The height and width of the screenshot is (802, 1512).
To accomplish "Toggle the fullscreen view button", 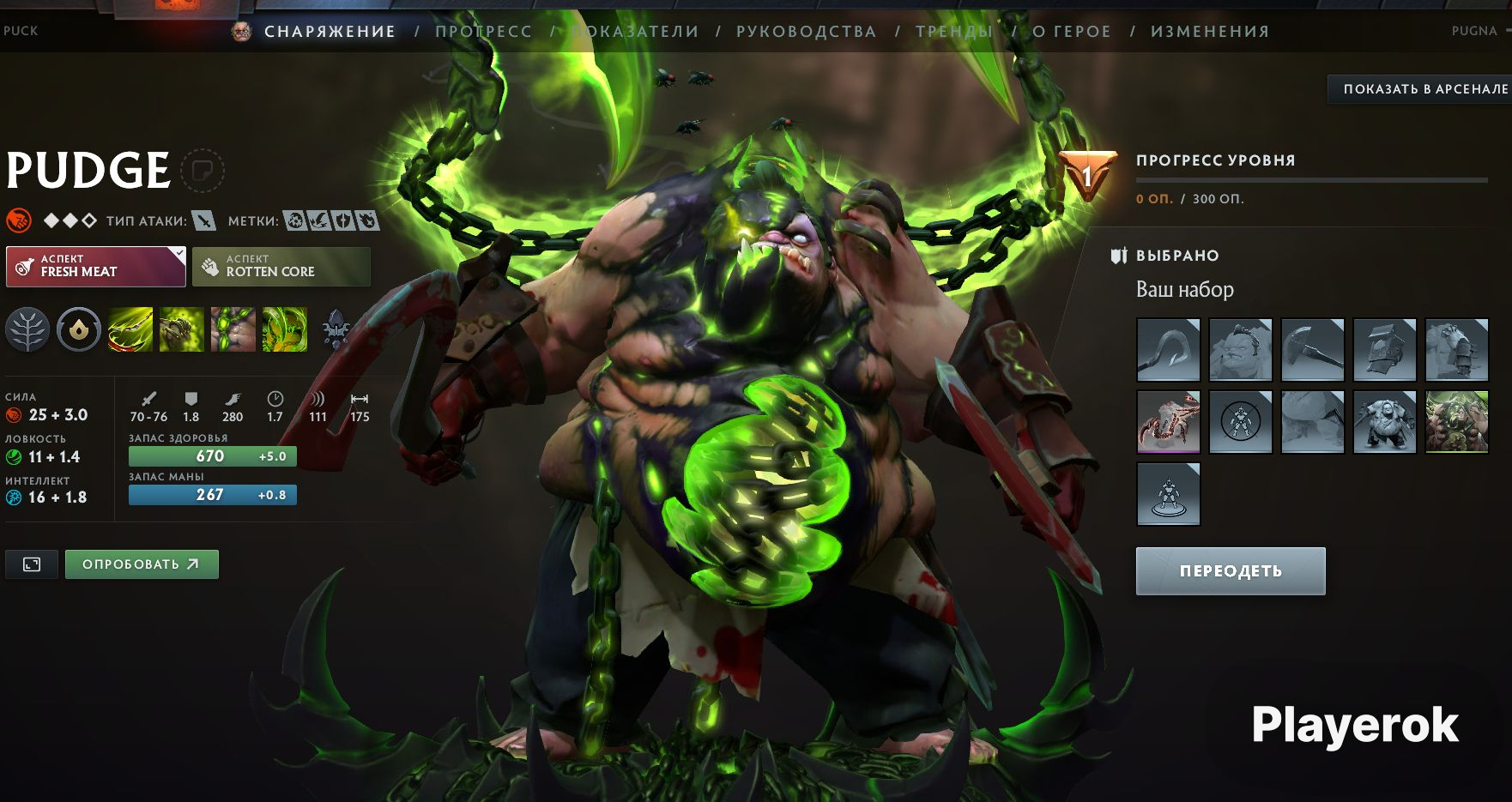I will pos(32,564).
